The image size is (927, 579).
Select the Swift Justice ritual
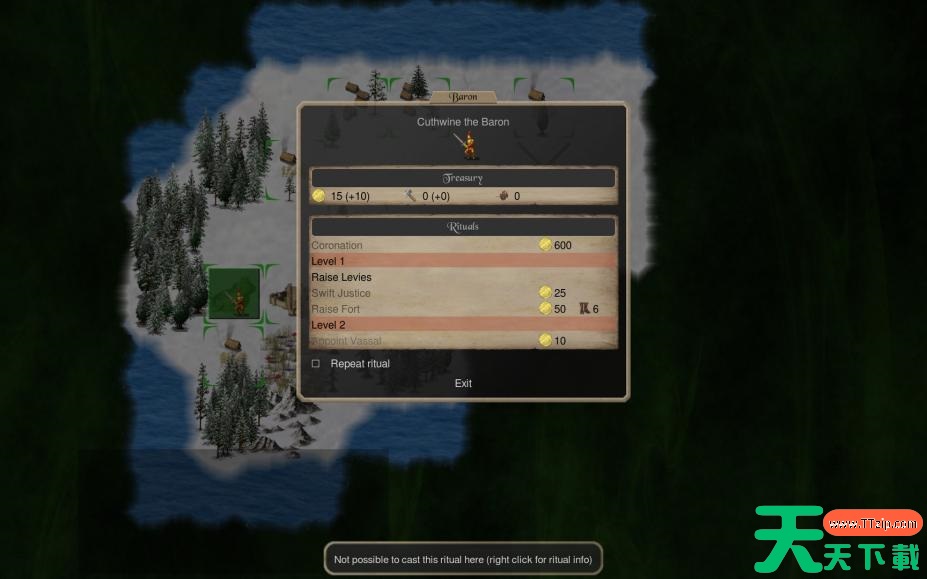(341, 293)
